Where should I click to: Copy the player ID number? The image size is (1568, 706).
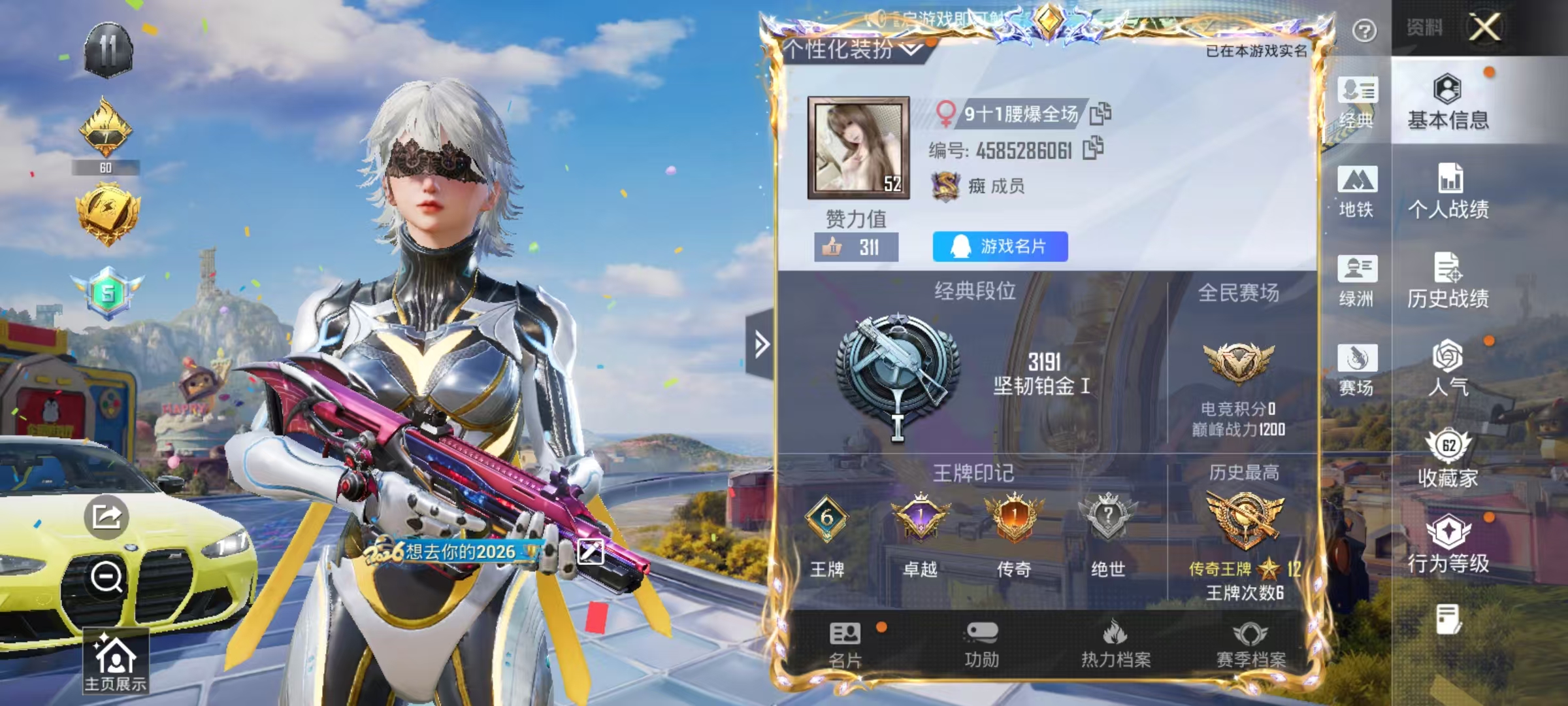coord(1093,148)
